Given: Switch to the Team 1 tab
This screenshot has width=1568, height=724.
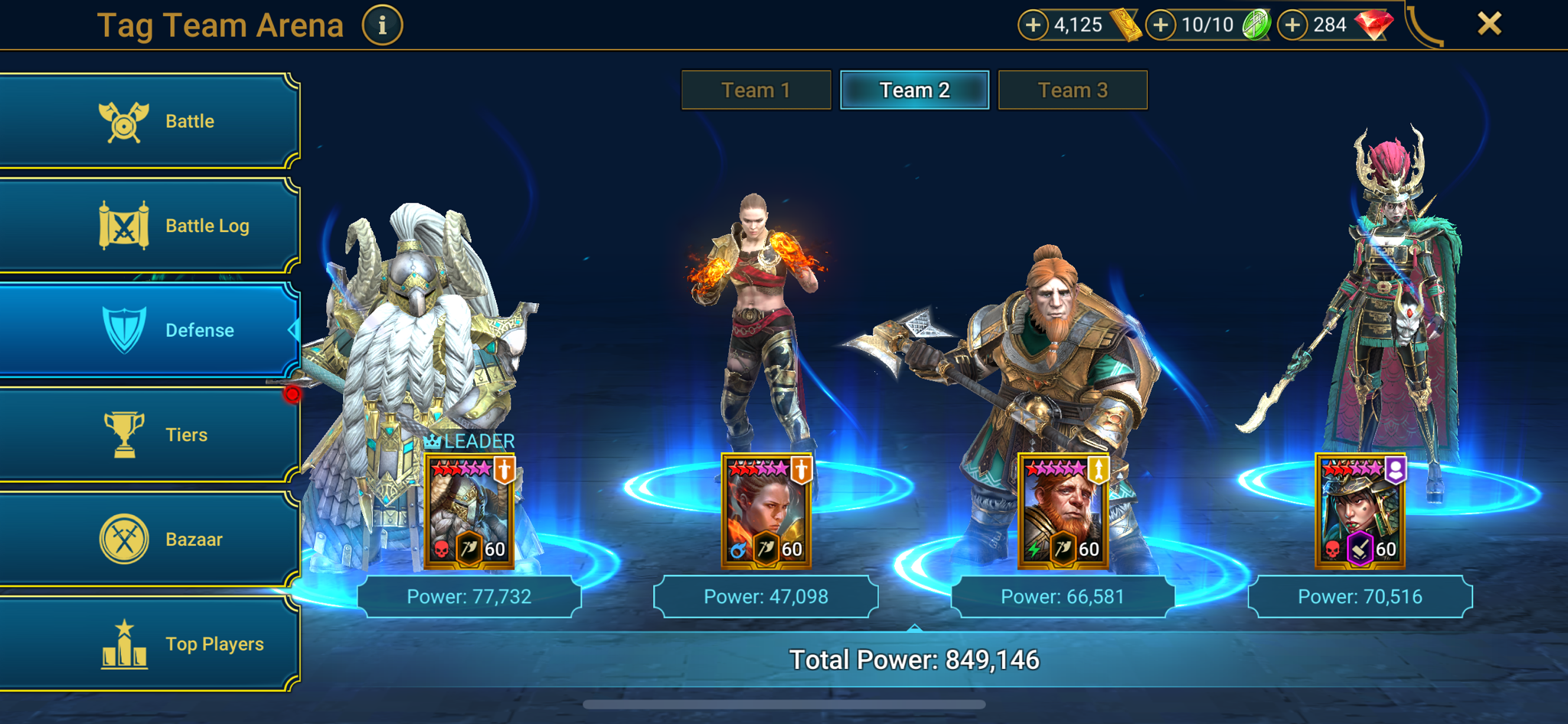Looking at the screenshot, I should pyautogui.click(x=755, y=90).
